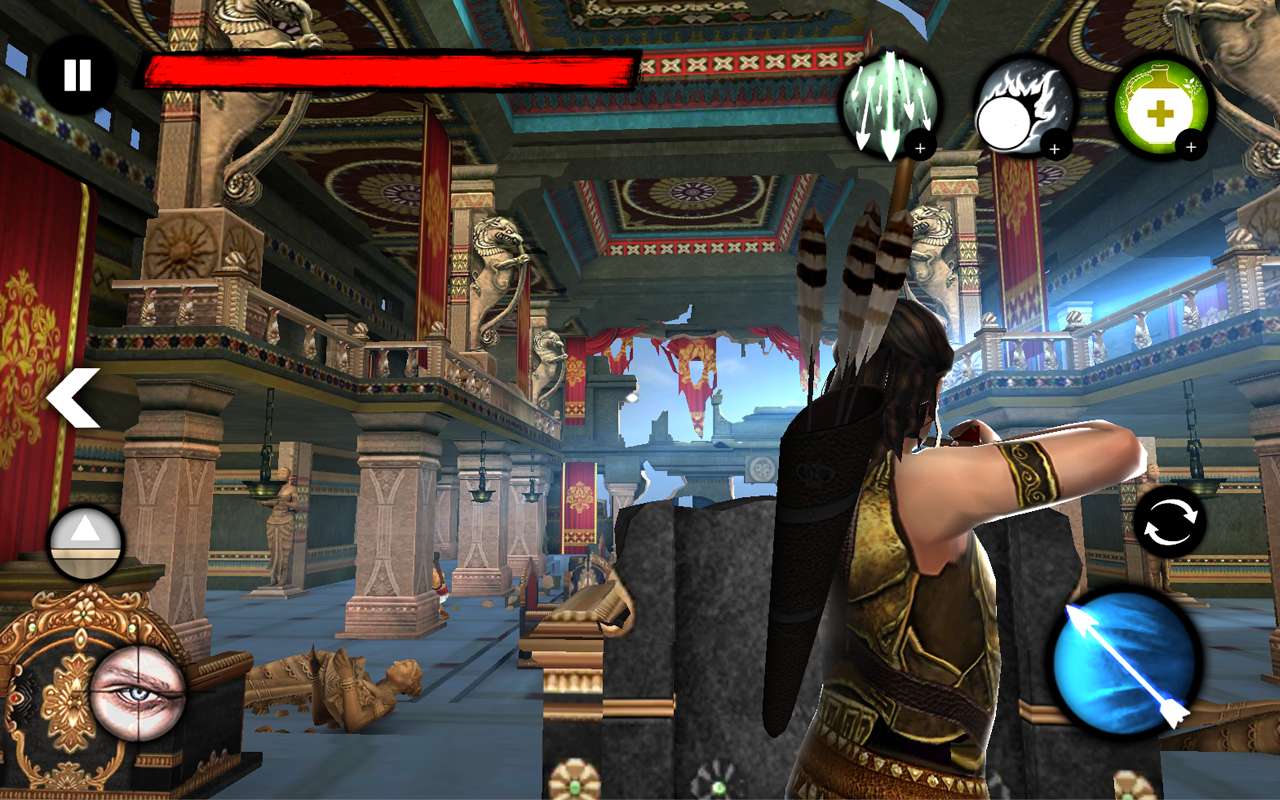1280x800 pixels.
Task: Use the green health potion
Action: (x=1158, y=110)
